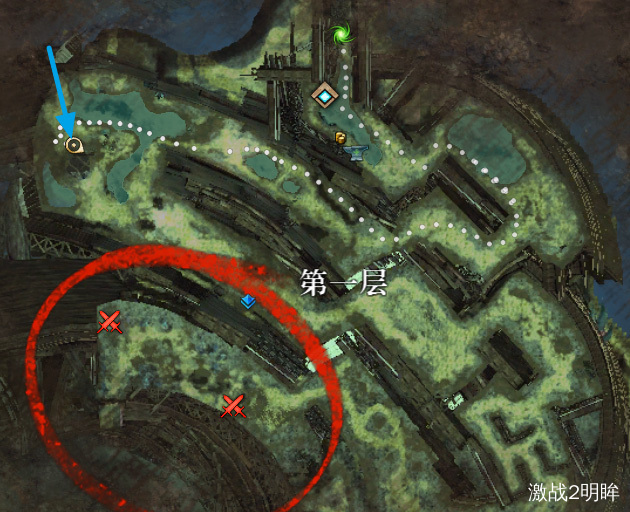
Task: Select the blue layered diamond marker
Action: (x=247, y=300)
